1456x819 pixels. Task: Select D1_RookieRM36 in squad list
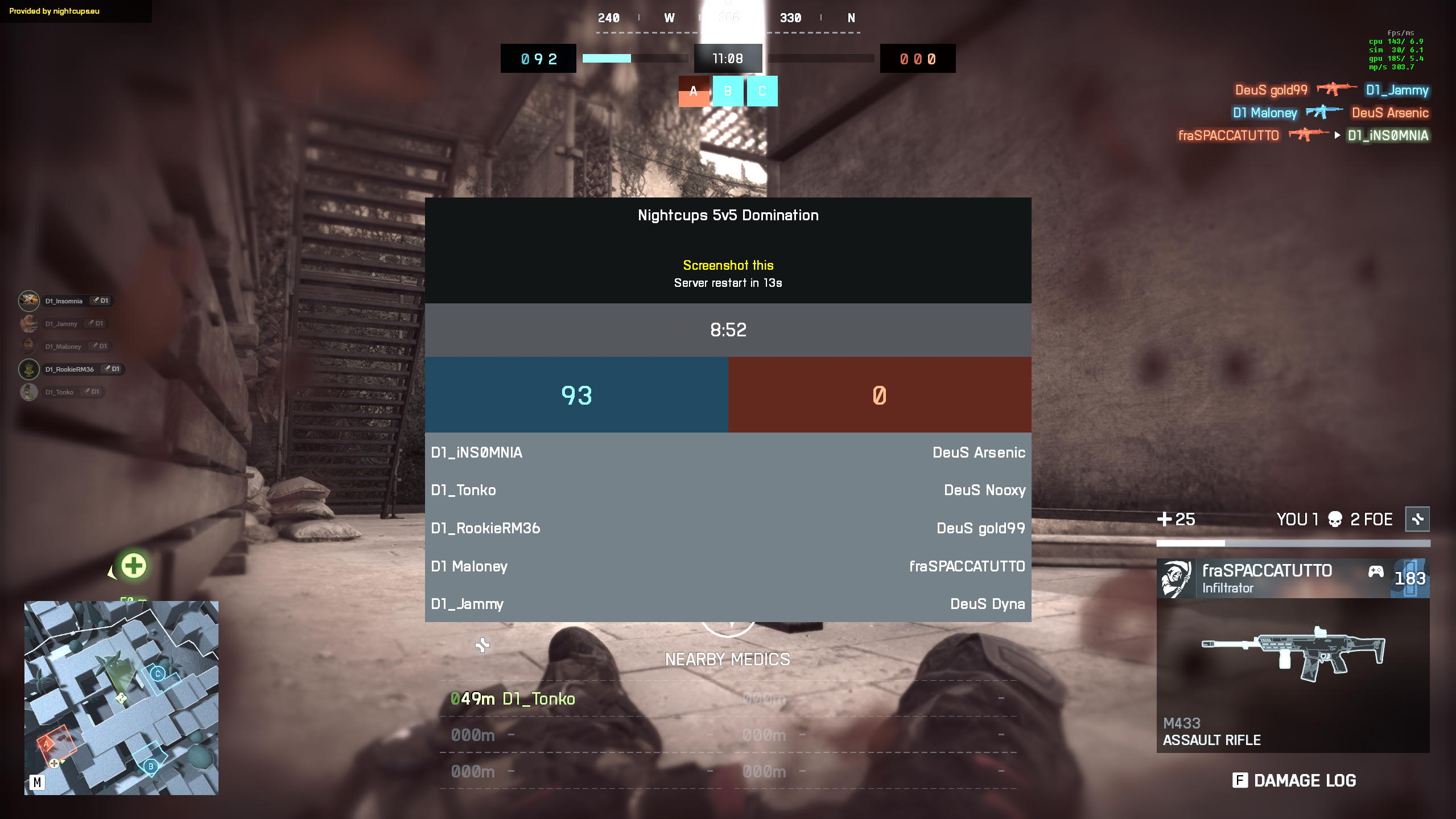tap(70, 369)
